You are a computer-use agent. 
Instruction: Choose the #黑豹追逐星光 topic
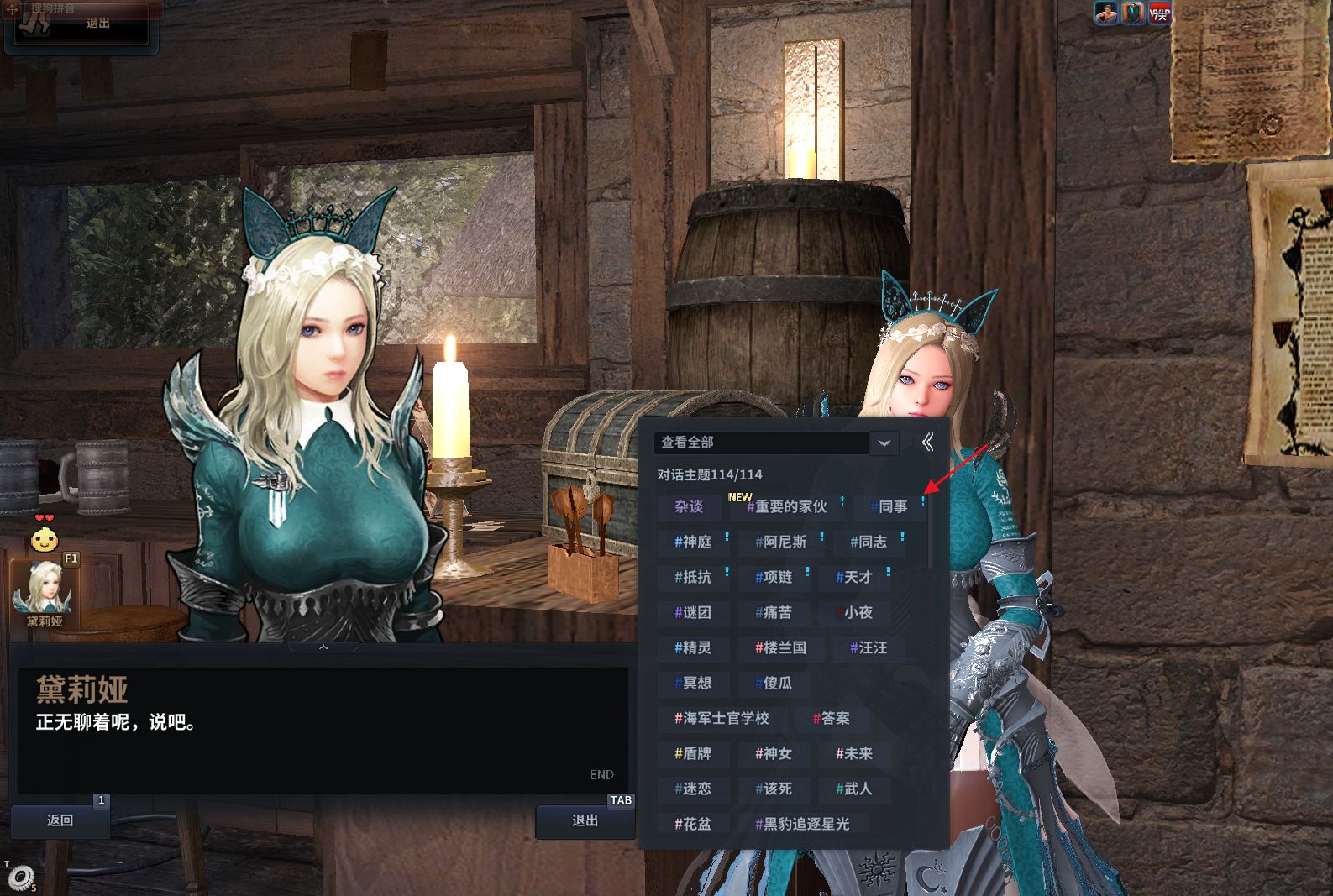point(802,824)
